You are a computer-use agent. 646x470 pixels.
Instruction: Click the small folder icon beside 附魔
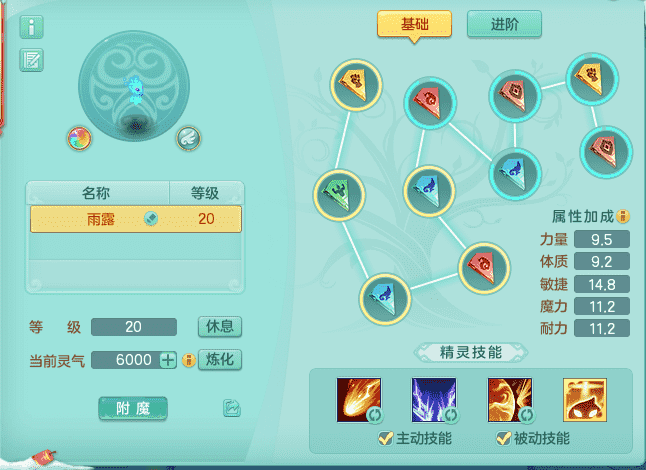coord(232,408)
